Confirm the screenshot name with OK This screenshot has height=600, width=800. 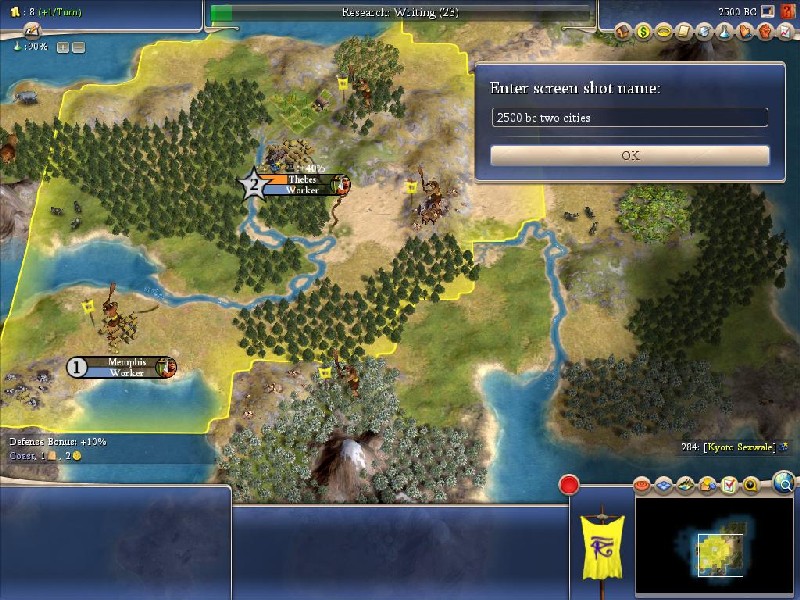[x=630, y=156]
